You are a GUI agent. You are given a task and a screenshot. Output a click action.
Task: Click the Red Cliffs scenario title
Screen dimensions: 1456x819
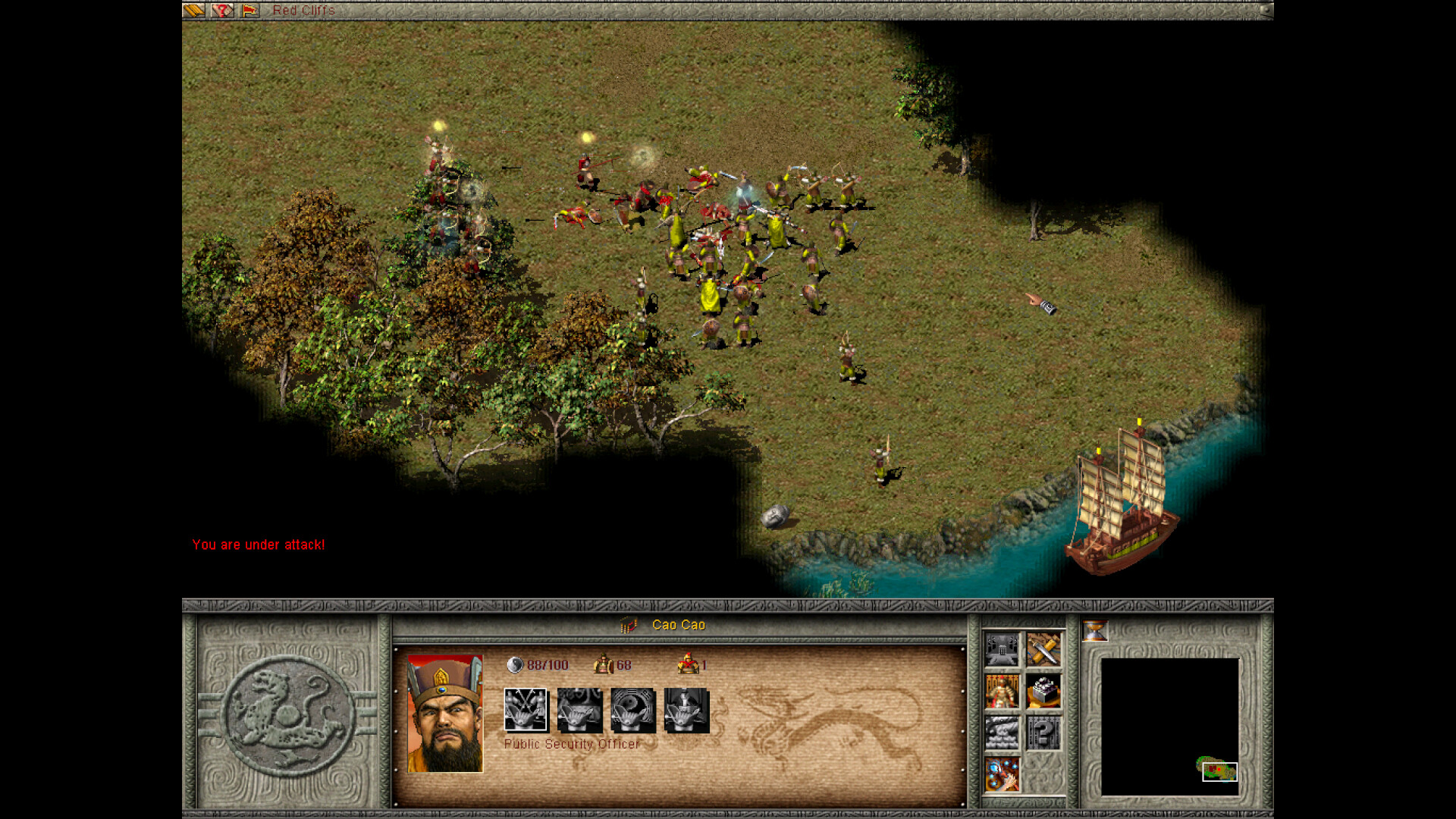click(303, 11)
